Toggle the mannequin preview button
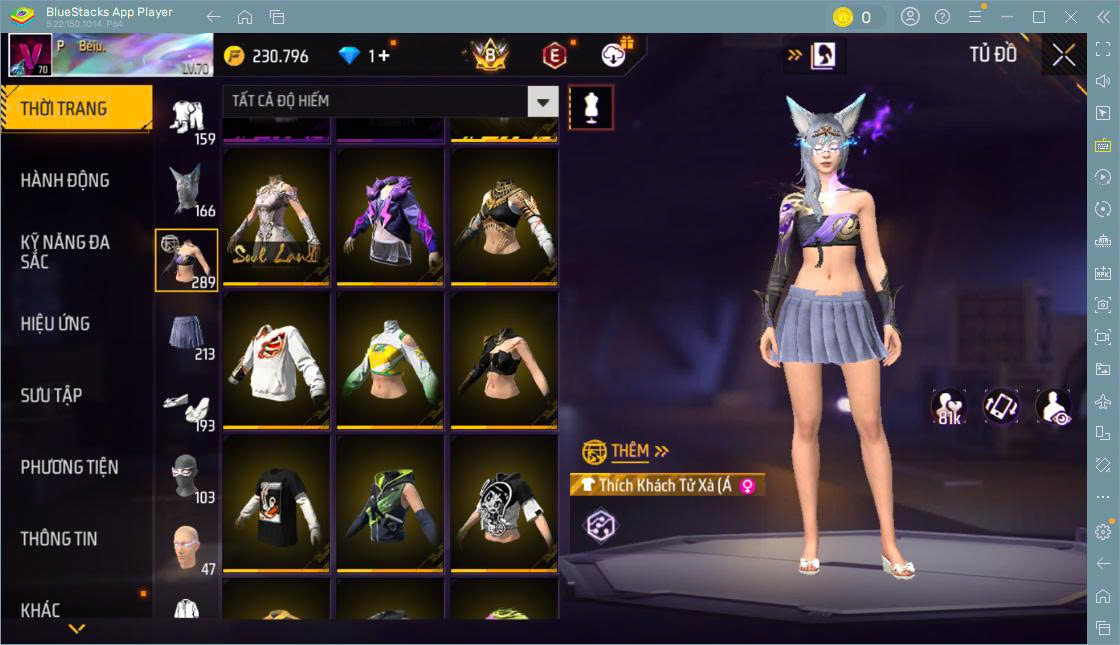This screenshot has height=645, width=1120. (590, 107)
